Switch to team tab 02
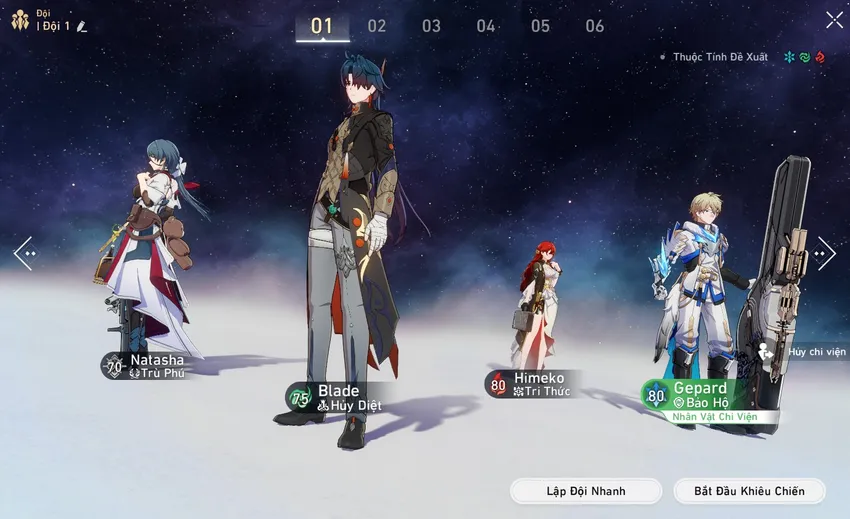Image resolution: width=850 pixels, height=519 pixels. tap(377, 26)
